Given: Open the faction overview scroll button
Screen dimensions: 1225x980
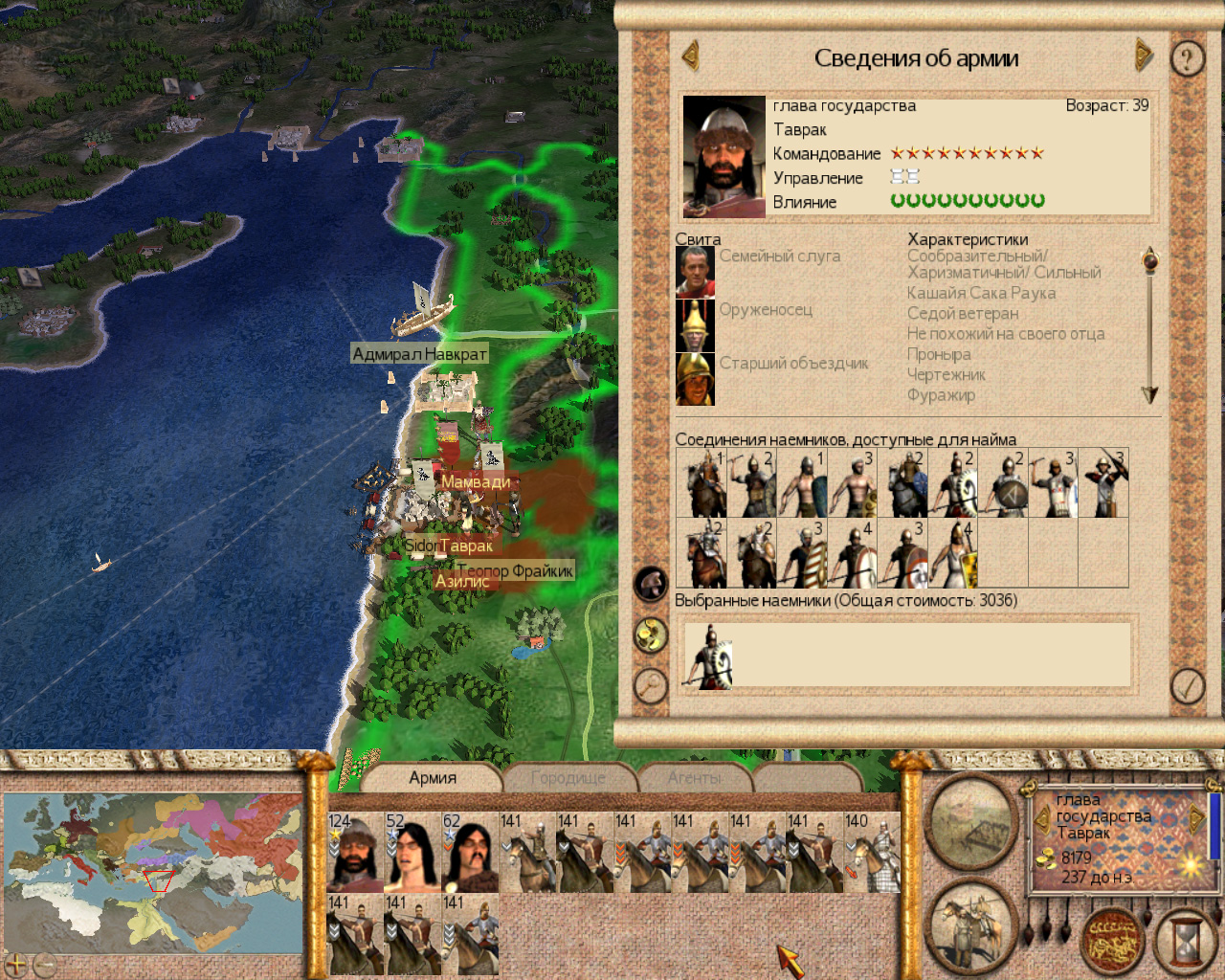Looking at the screenshot, I should pos(1112,939).
